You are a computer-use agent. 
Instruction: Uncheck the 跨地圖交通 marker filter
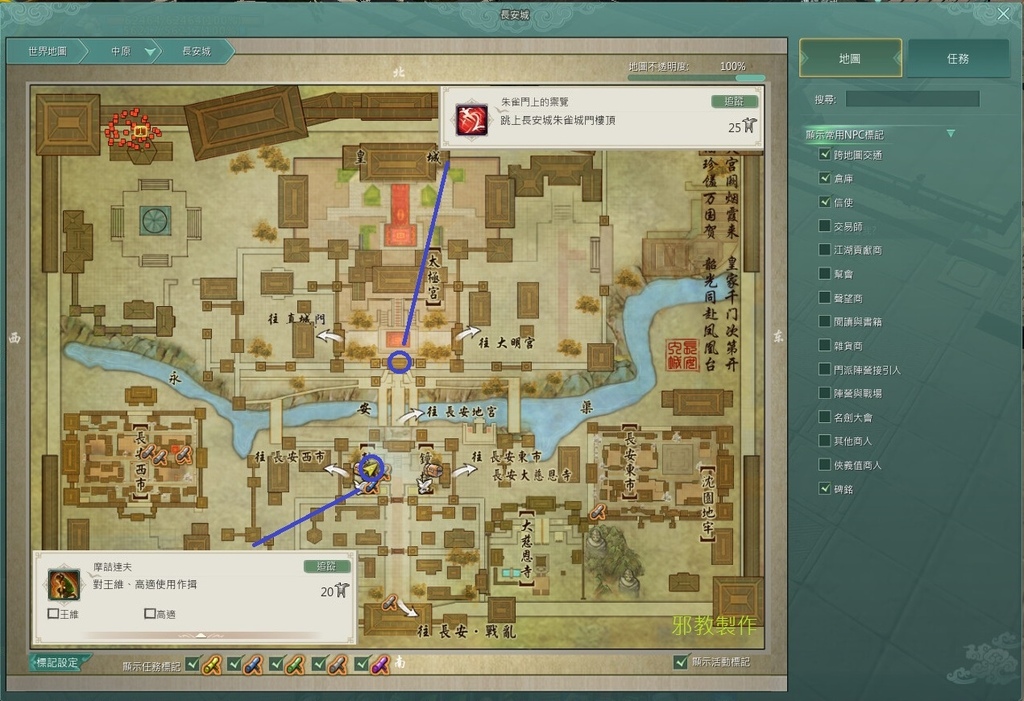[825, 155]
